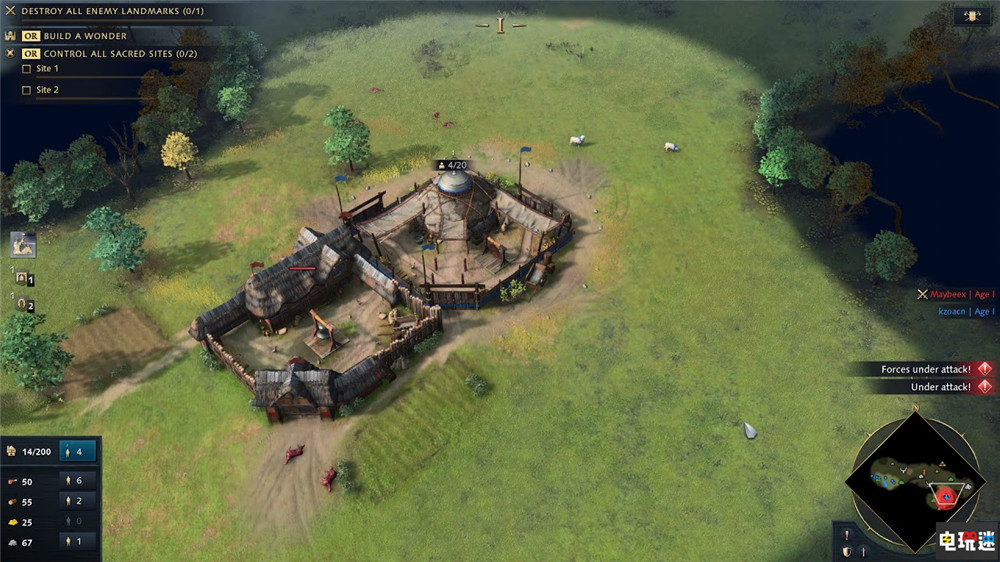
Task: Select the 6 villagers gathering food
Action: (x=78, y=481)
